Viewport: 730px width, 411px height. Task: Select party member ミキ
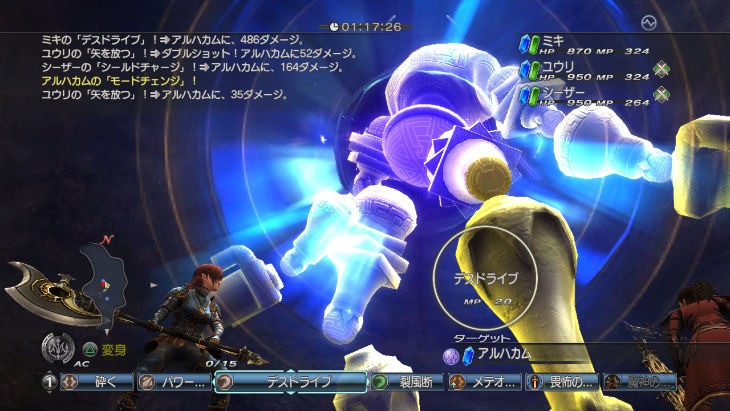click(x=552, y=42)
